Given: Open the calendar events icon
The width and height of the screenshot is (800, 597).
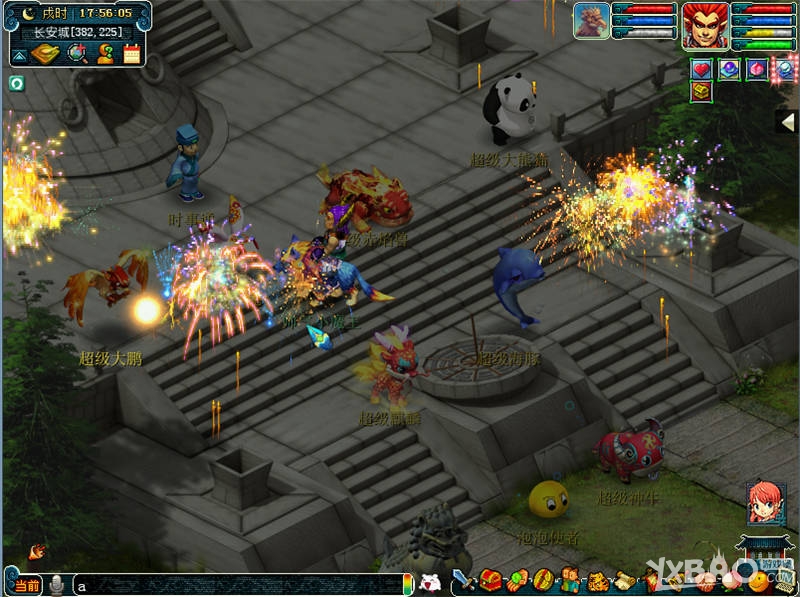Looking at the screenshot, I should (132, 54).
